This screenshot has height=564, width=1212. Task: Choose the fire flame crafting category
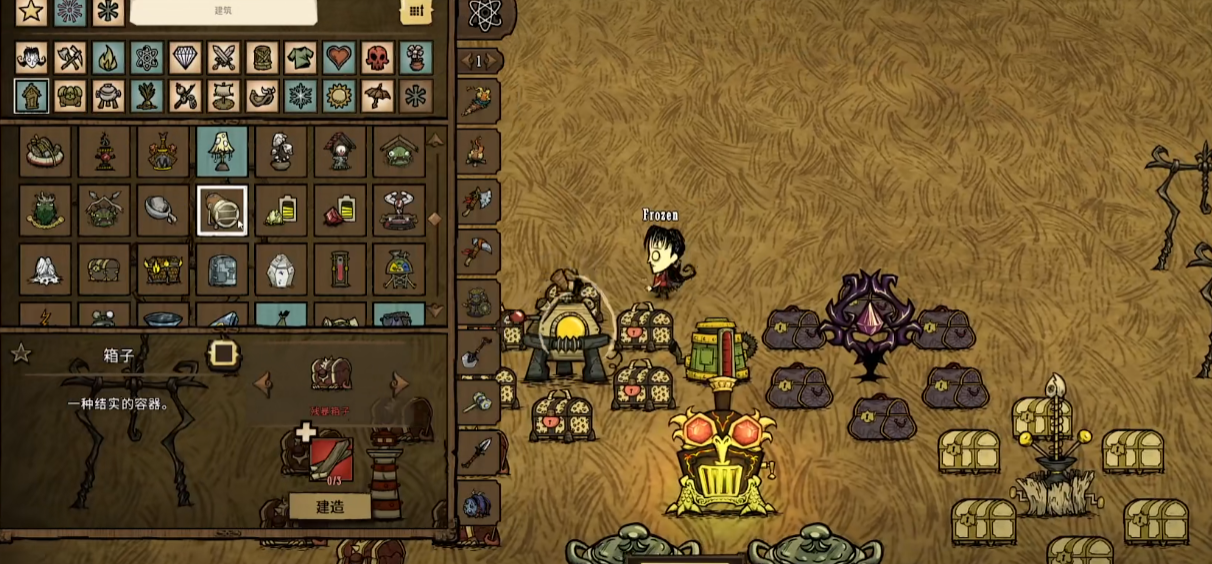(x=108, y=58)
